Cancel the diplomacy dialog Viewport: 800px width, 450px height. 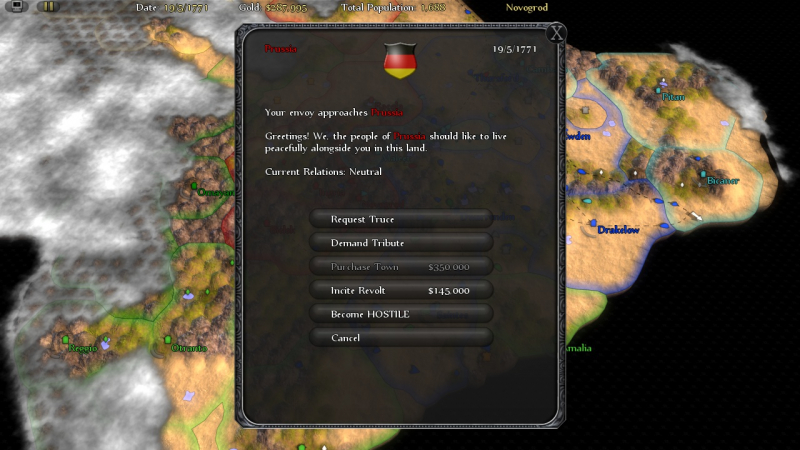(401, 338)
